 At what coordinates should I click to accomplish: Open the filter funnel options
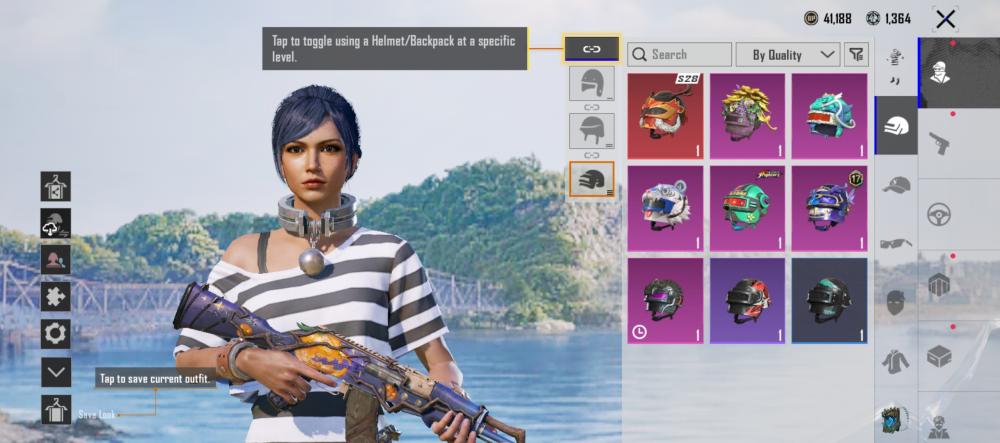tap(856, 54)
